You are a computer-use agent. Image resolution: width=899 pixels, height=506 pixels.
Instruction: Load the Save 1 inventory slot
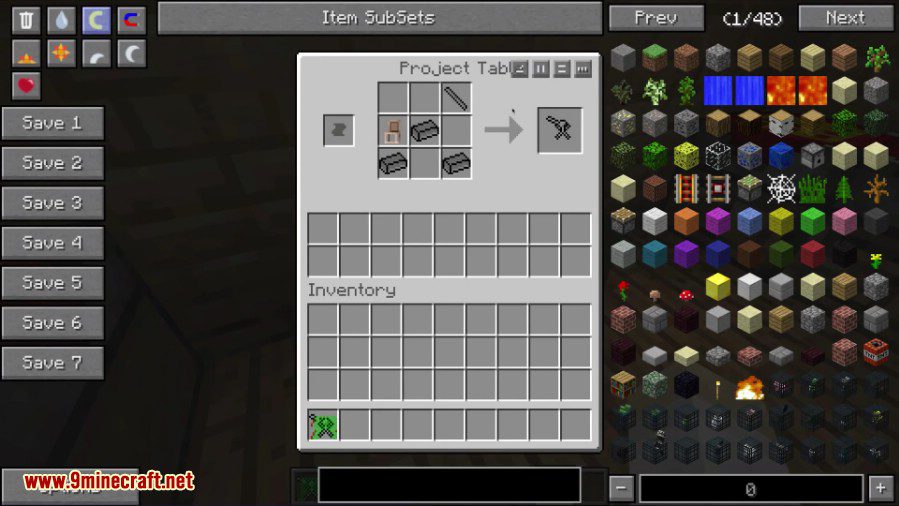52,123
